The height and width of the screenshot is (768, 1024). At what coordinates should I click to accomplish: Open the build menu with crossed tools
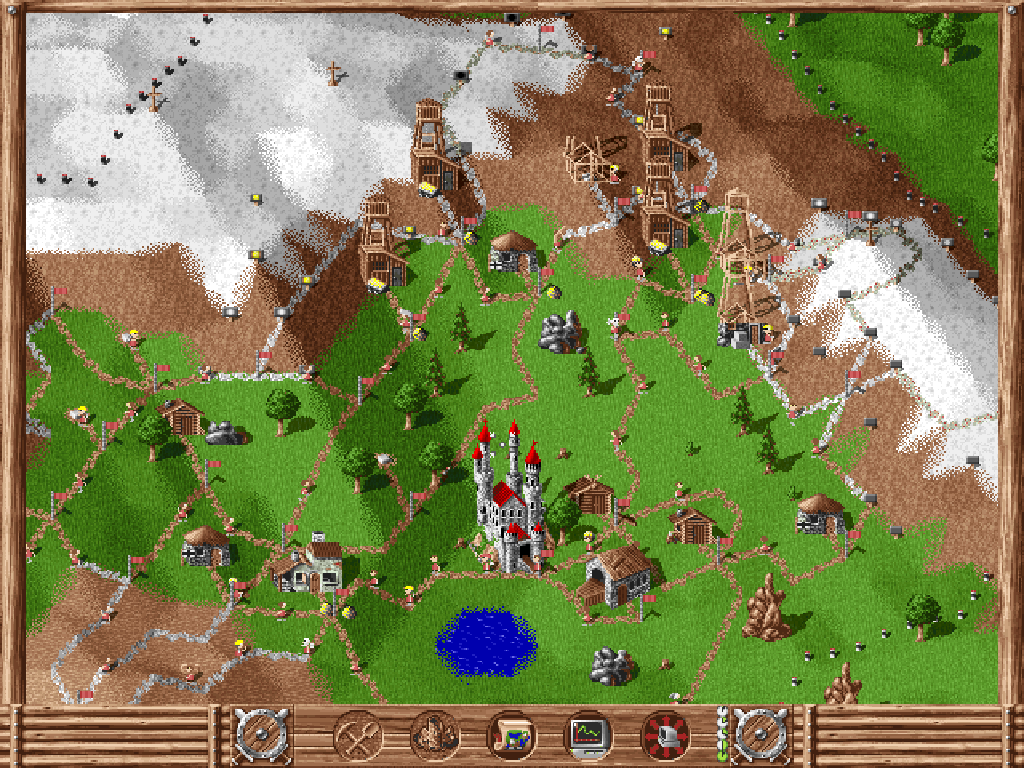pos(357,736)
